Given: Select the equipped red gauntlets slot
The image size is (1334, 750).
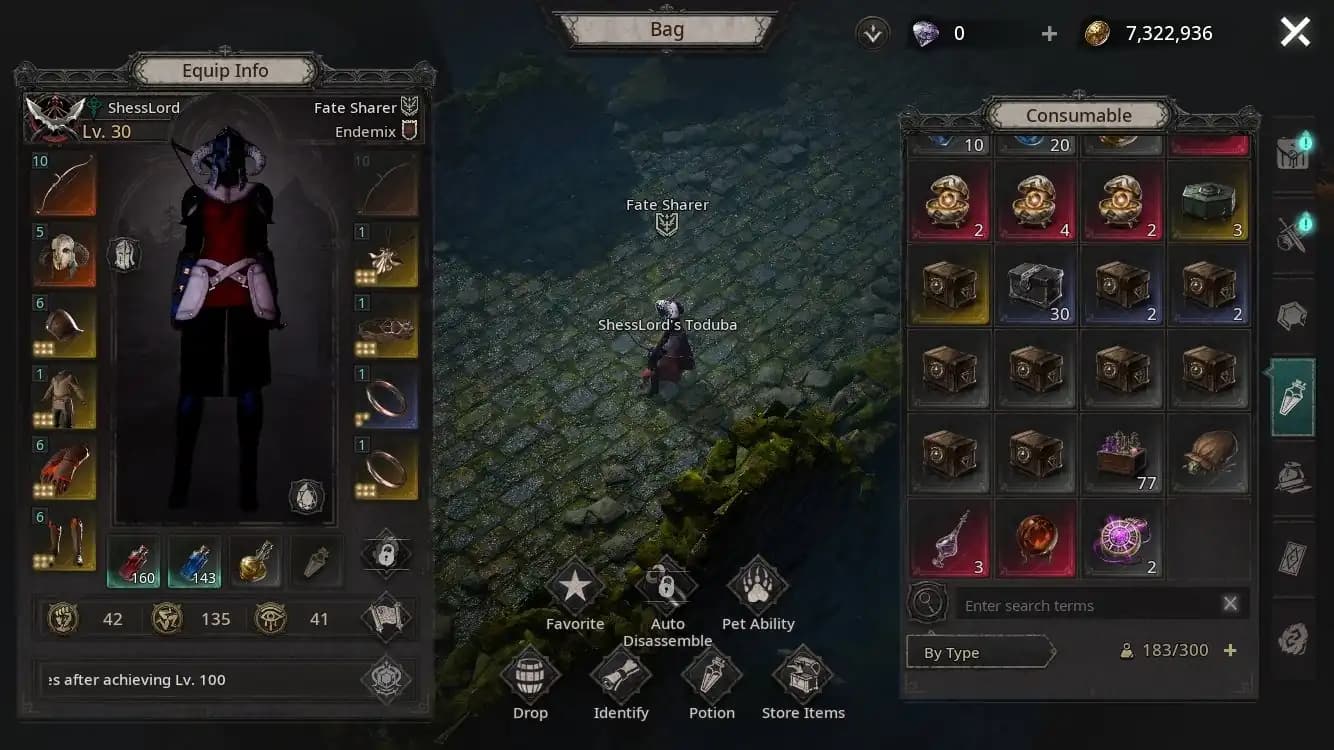Looking at the screenshot, I should 64,468.
